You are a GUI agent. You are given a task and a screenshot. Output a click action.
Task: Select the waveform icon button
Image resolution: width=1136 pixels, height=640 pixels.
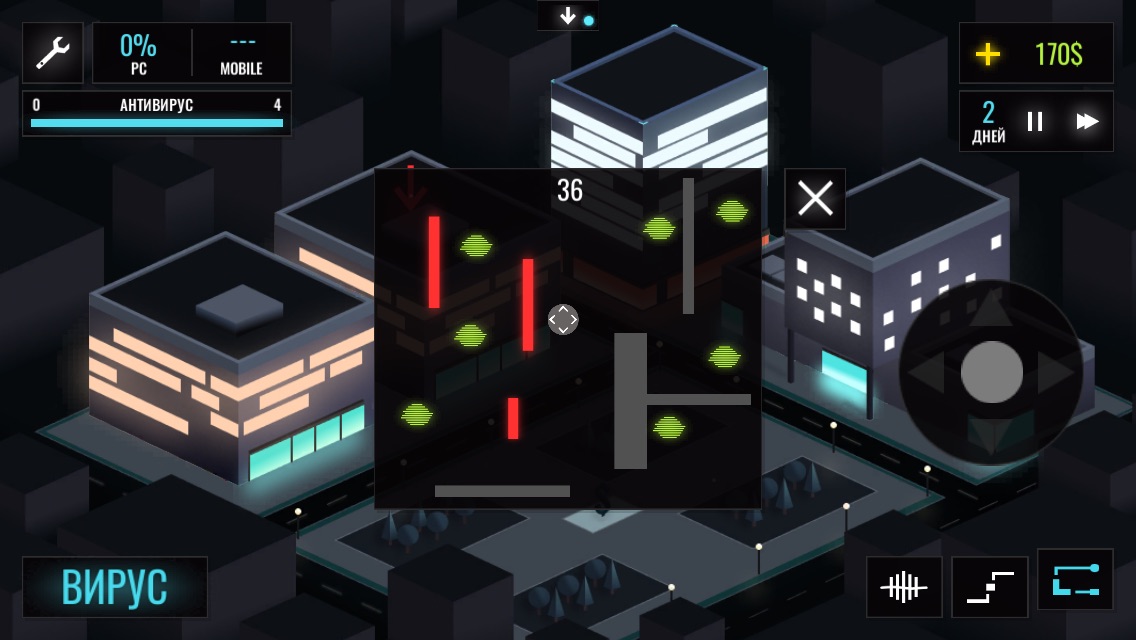point(904,587)
